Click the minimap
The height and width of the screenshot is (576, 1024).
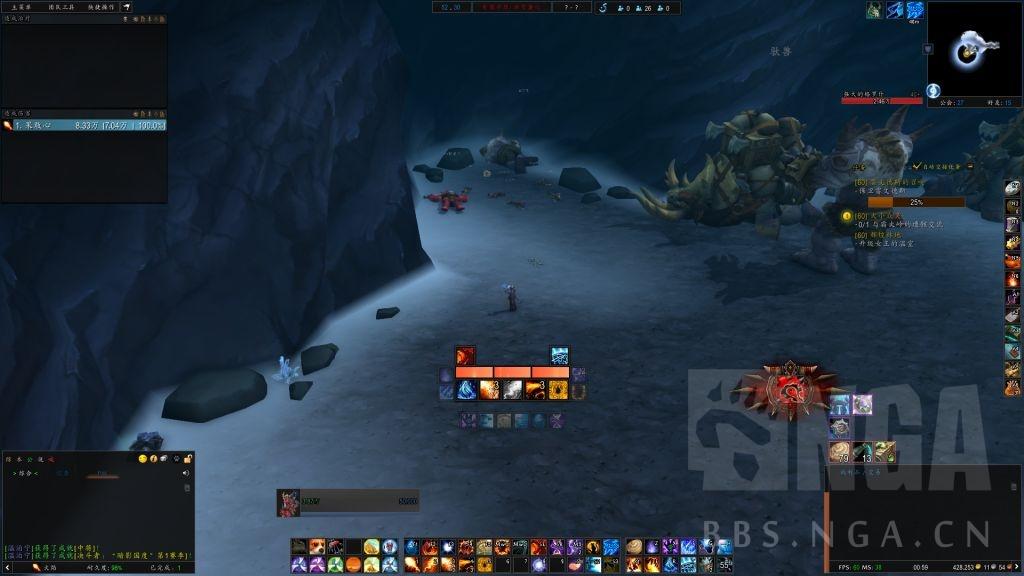[x=973, y=49]
